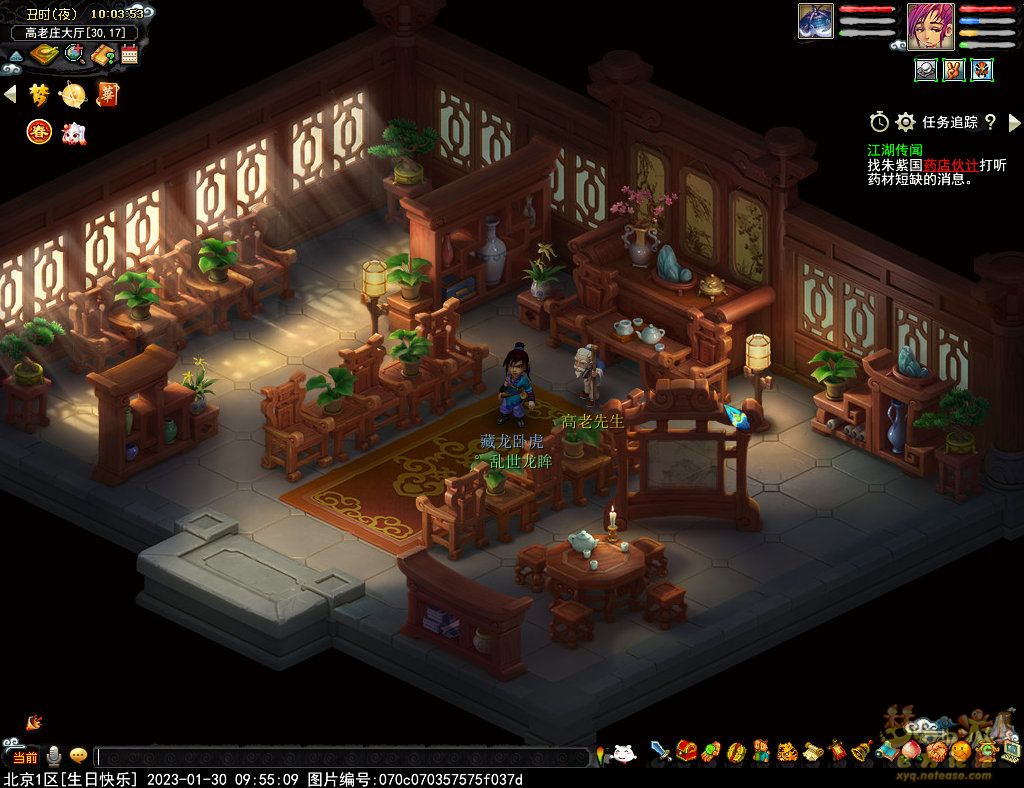
Task: Open the red treasure chest icon
Action: [x=687, y=750]
